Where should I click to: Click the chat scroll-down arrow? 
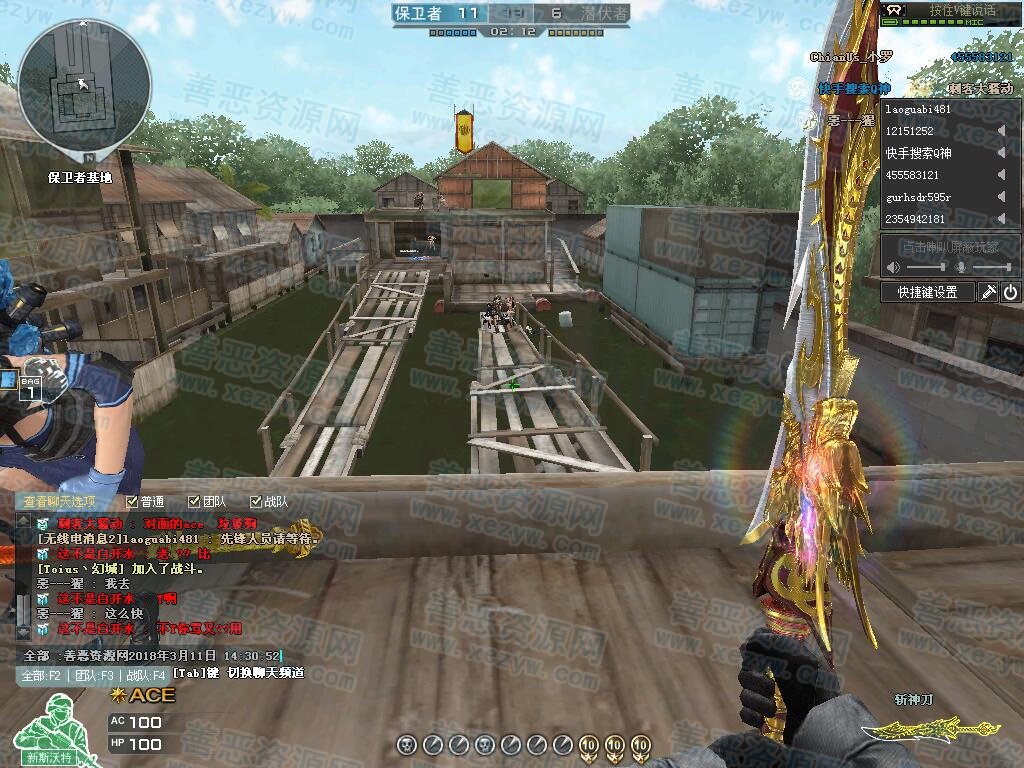(x=23, y=632)
